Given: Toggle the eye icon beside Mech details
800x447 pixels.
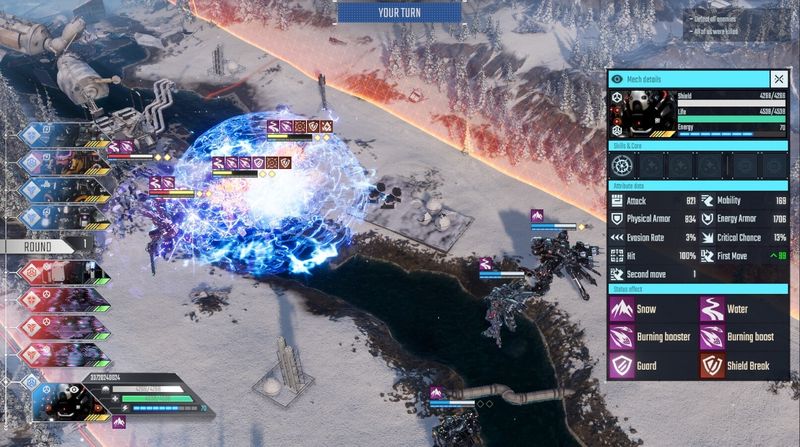Looking at the screenshot, I should (x=617, y=79).
